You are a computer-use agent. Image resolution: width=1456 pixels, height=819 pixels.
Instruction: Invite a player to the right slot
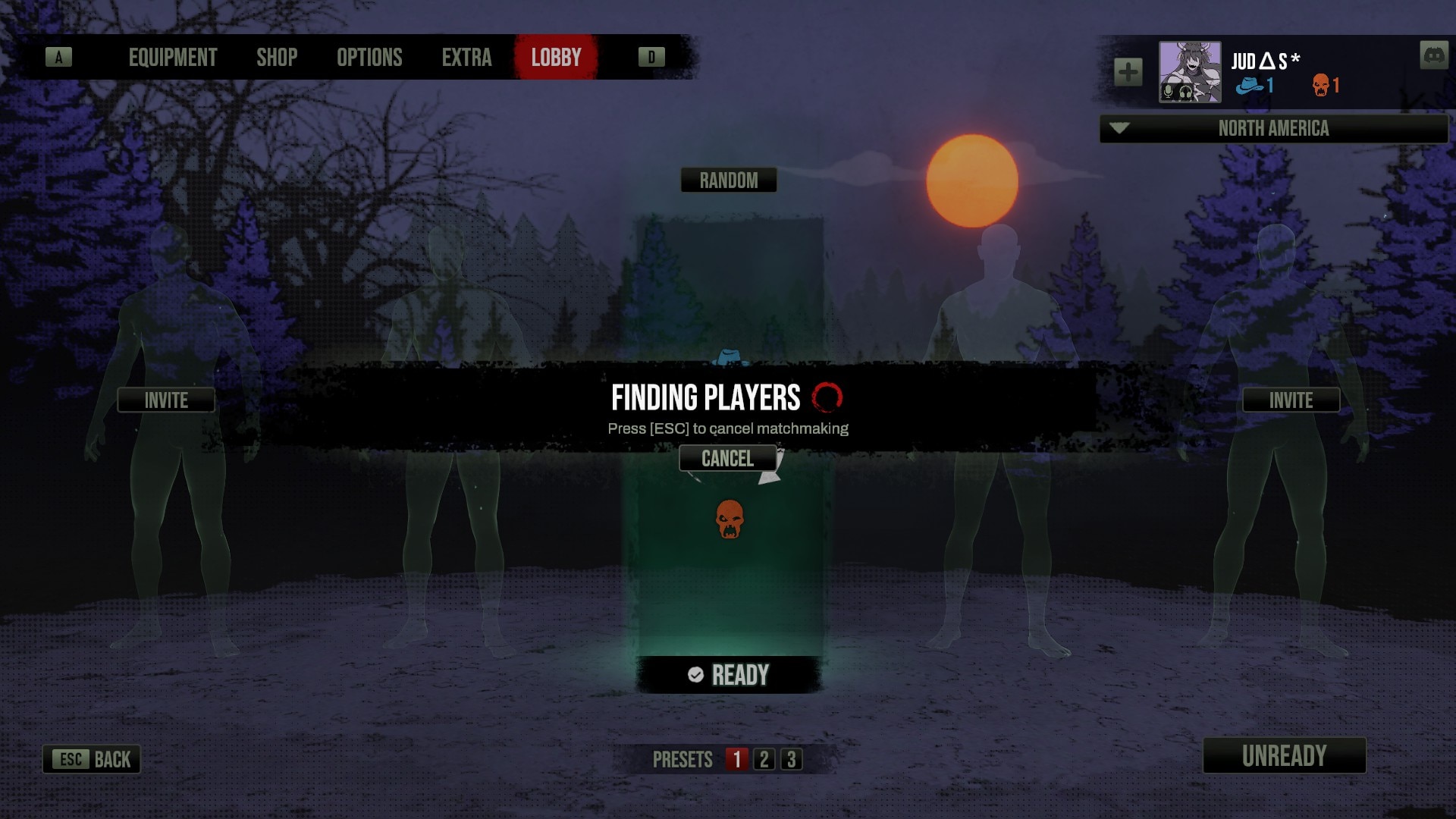click(1291, 400)
